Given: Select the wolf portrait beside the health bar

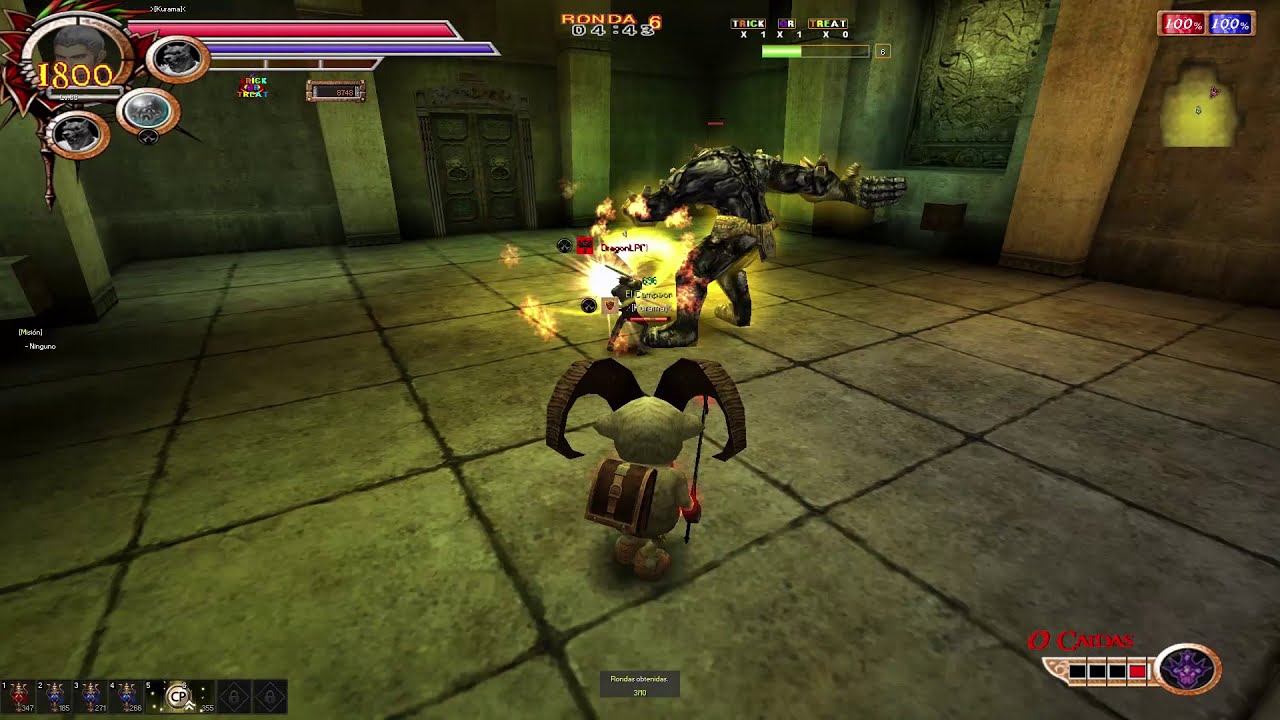Looking at the screenshot, I should 178,59.
